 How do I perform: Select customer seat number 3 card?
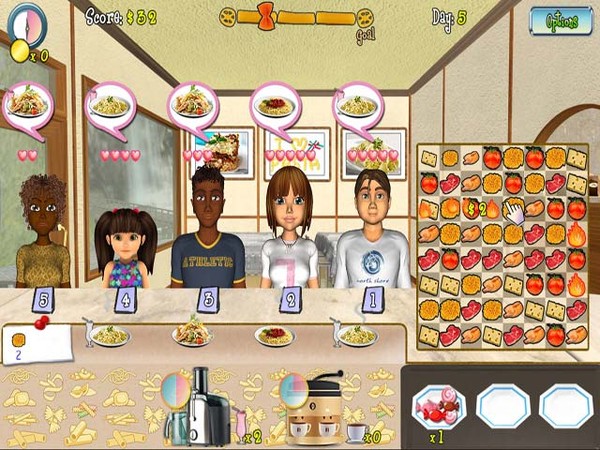click(x=207, y=298)
